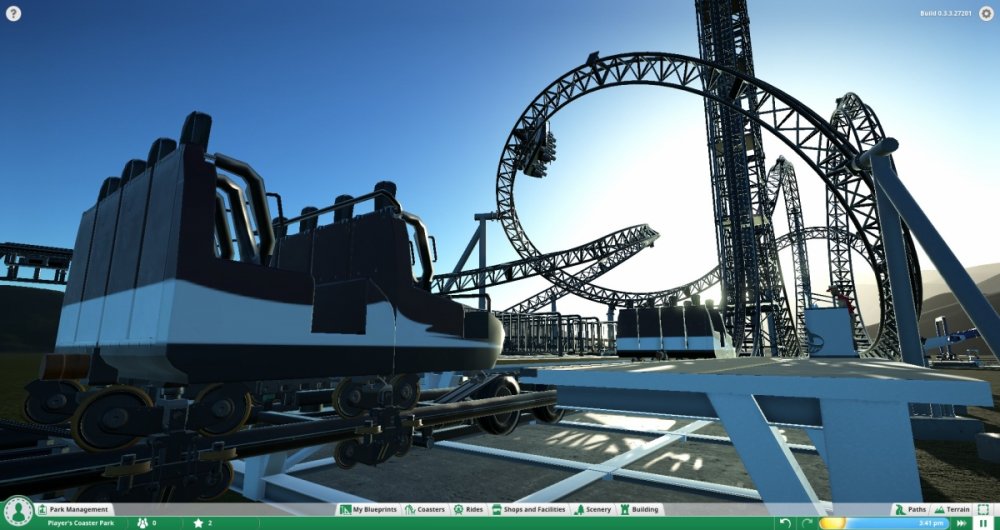Image resolution: width=1000 pixels, height=530 pixels.
Task: Open the Scenery menu
Action: (593, 509)
